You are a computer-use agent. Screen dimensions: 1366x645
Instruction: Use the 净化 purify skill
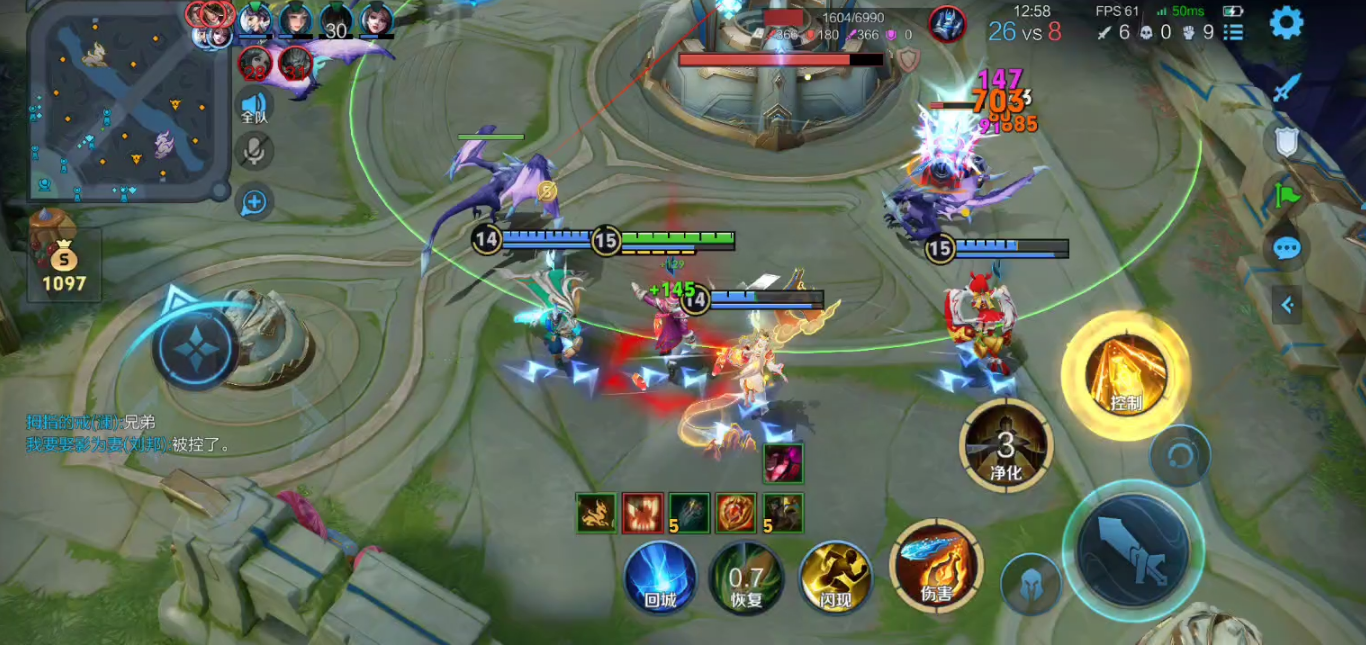point(1006,445)
